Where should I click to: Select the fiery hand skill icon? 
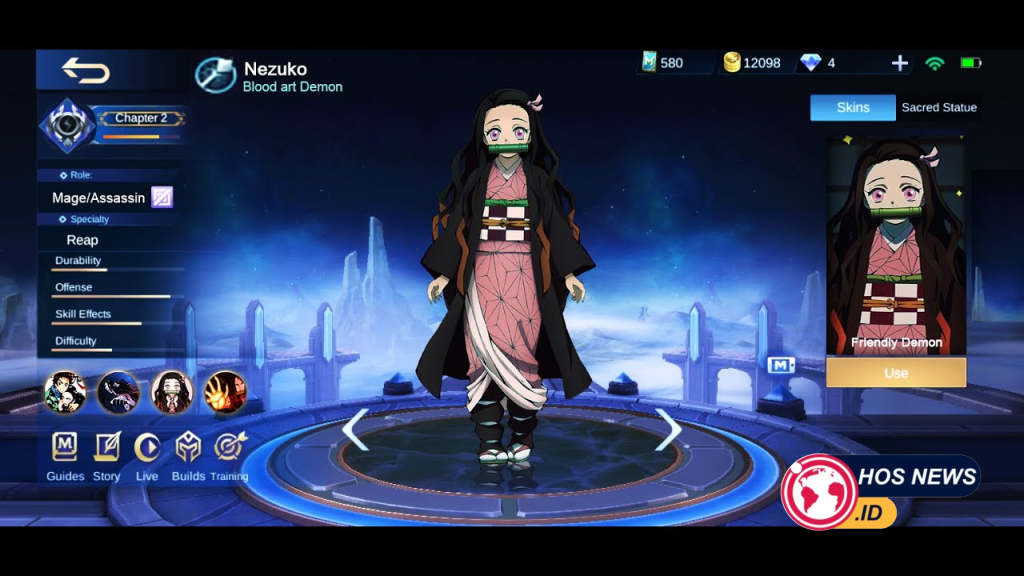tap(225, 392)
